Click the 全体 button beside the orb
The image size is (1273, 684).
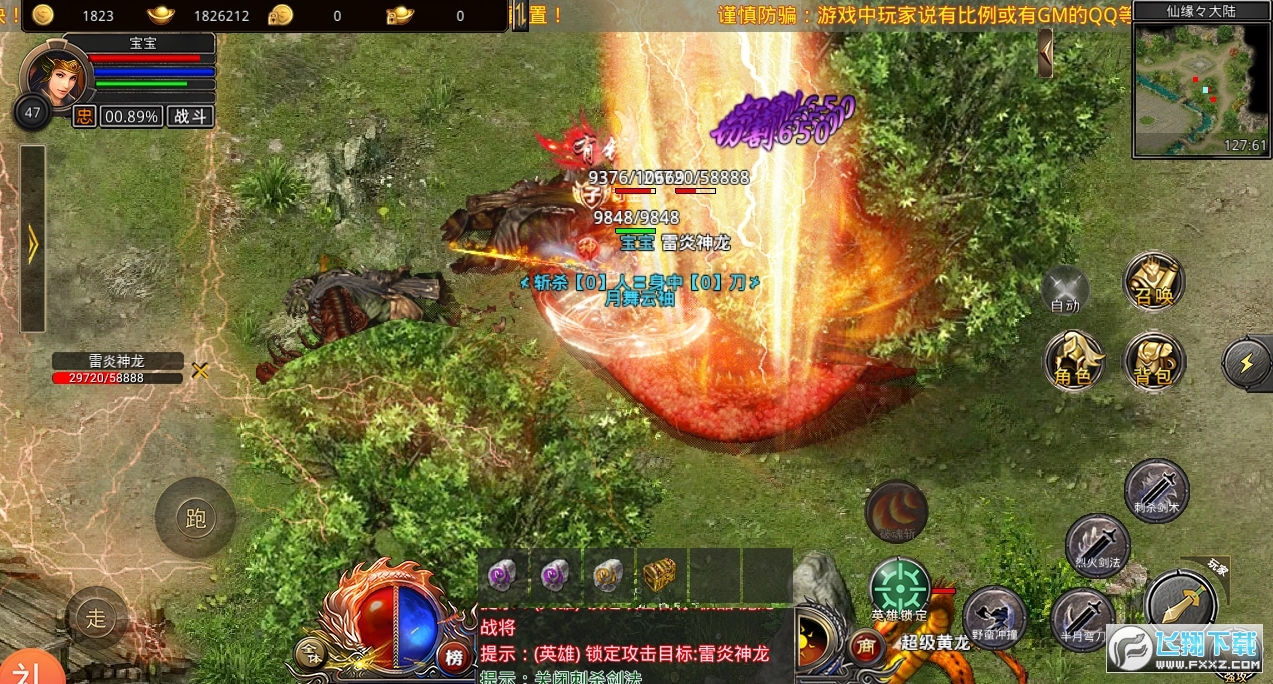pos(310,655)
